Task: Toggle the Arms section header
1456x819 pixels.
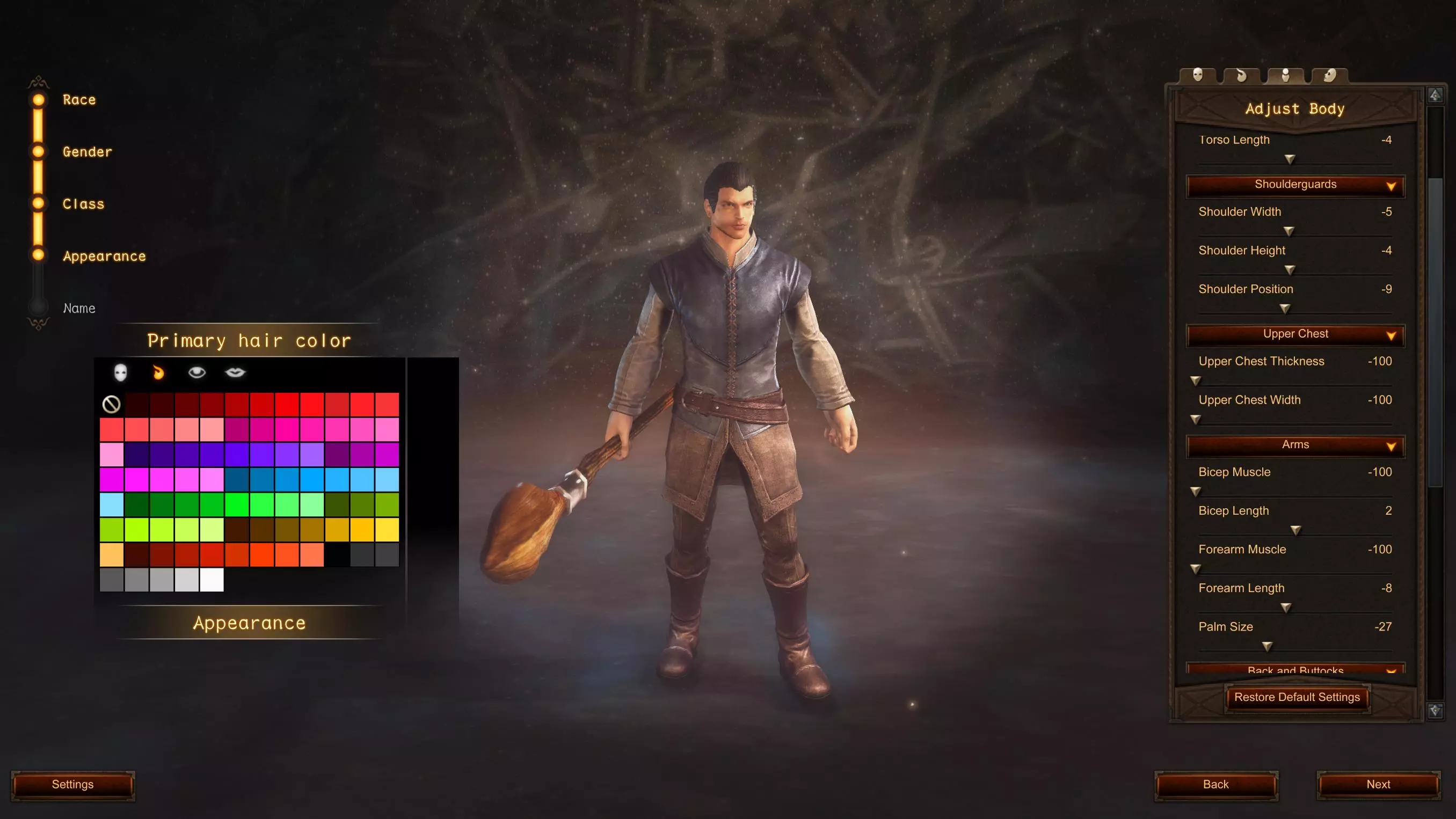Action: 1295,445
